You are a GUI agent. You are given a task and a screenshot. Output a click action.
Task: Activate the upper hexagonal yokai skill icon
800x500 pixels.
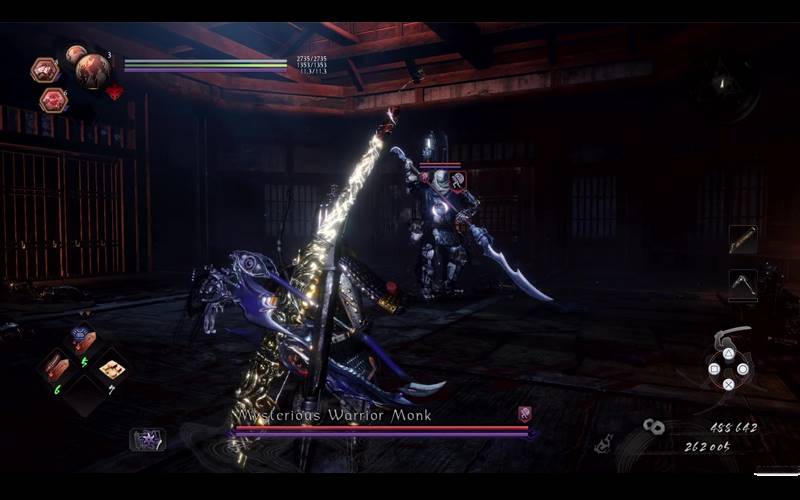point(44,70)
